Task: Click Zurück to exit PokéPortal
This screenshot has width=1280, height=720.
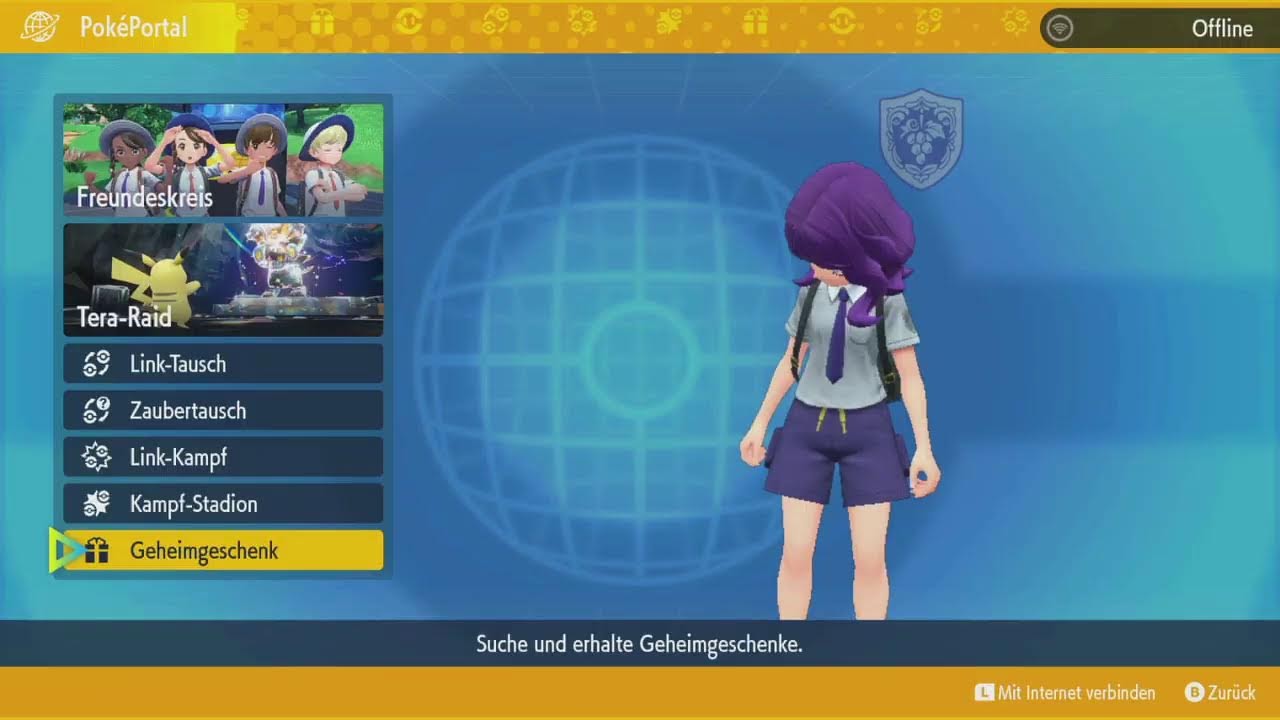Action: (x=1232, y=692)
